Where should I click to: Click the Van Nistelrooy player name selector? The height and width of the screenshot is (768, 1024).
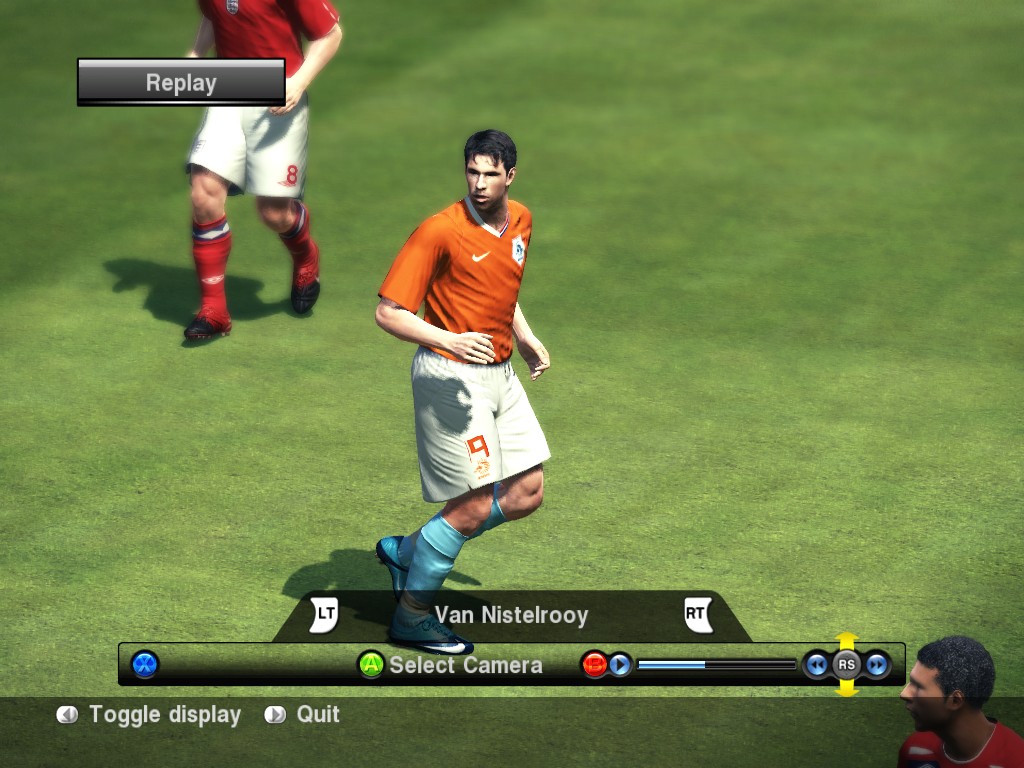(511, 615)
